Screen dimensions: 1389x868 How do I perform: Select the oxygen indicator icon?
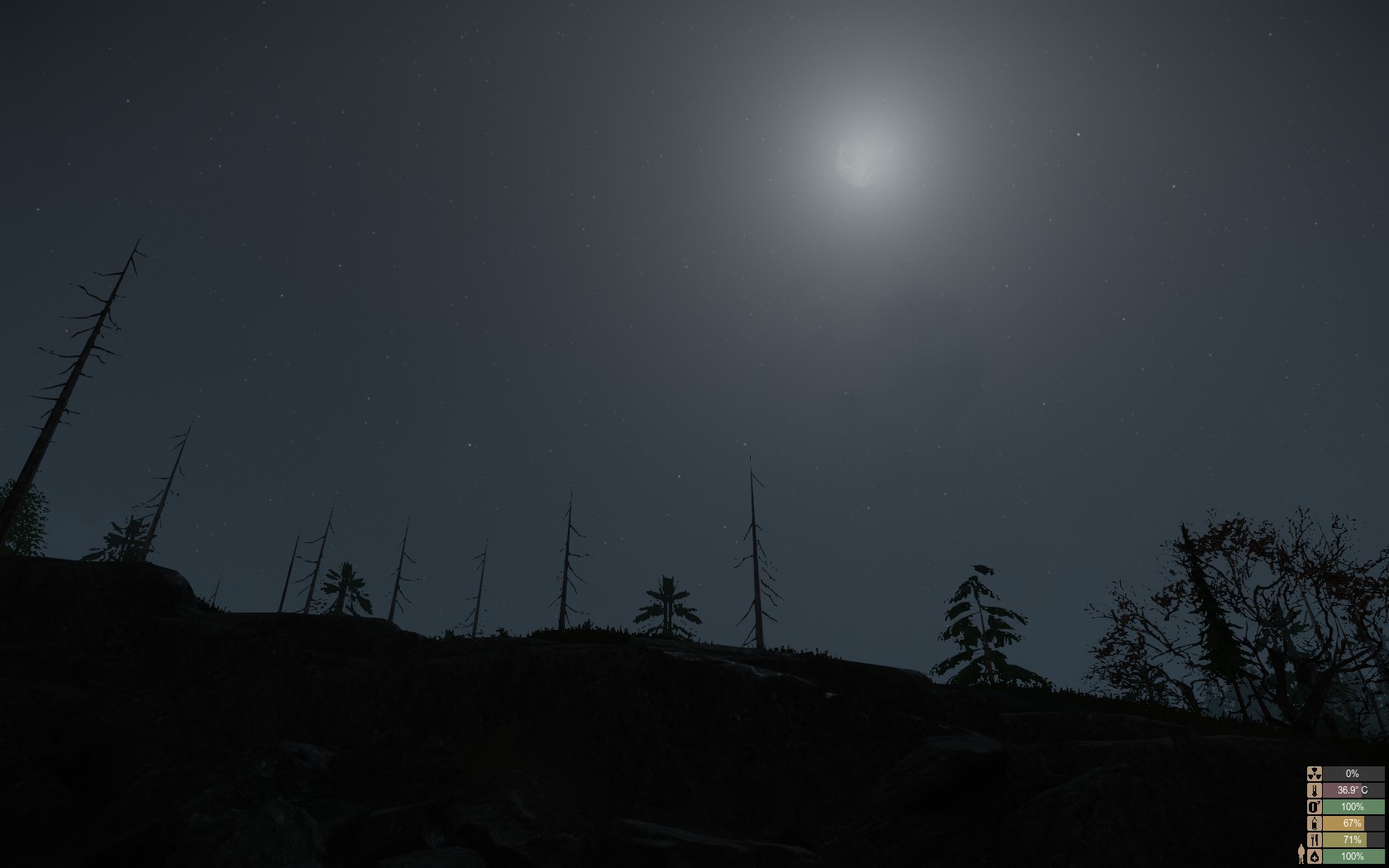1315,807
